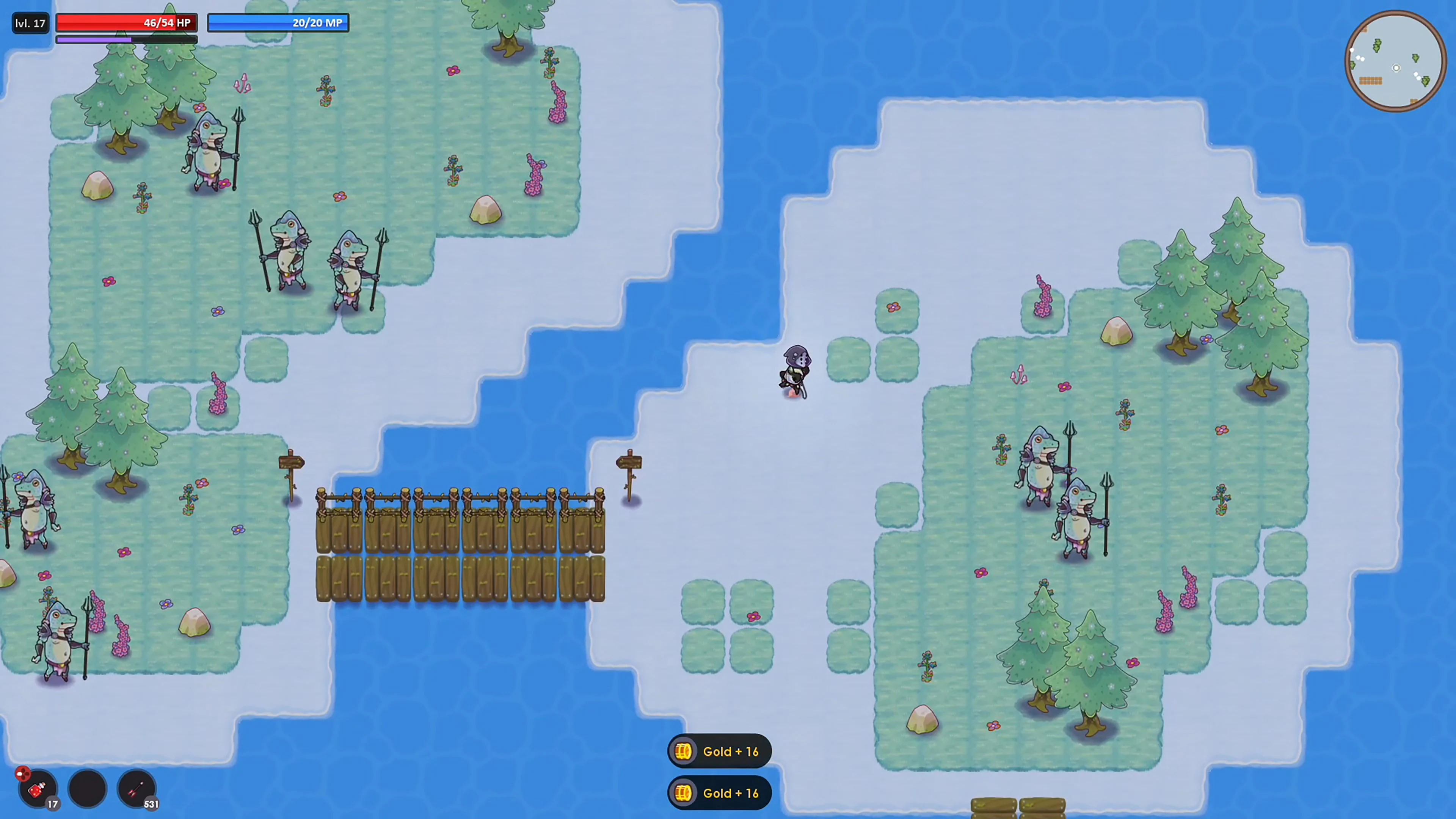Click the empty middle hotbar slot
Screen dimensions: 1456x819
pyautogui.click(x=86, y=788)
